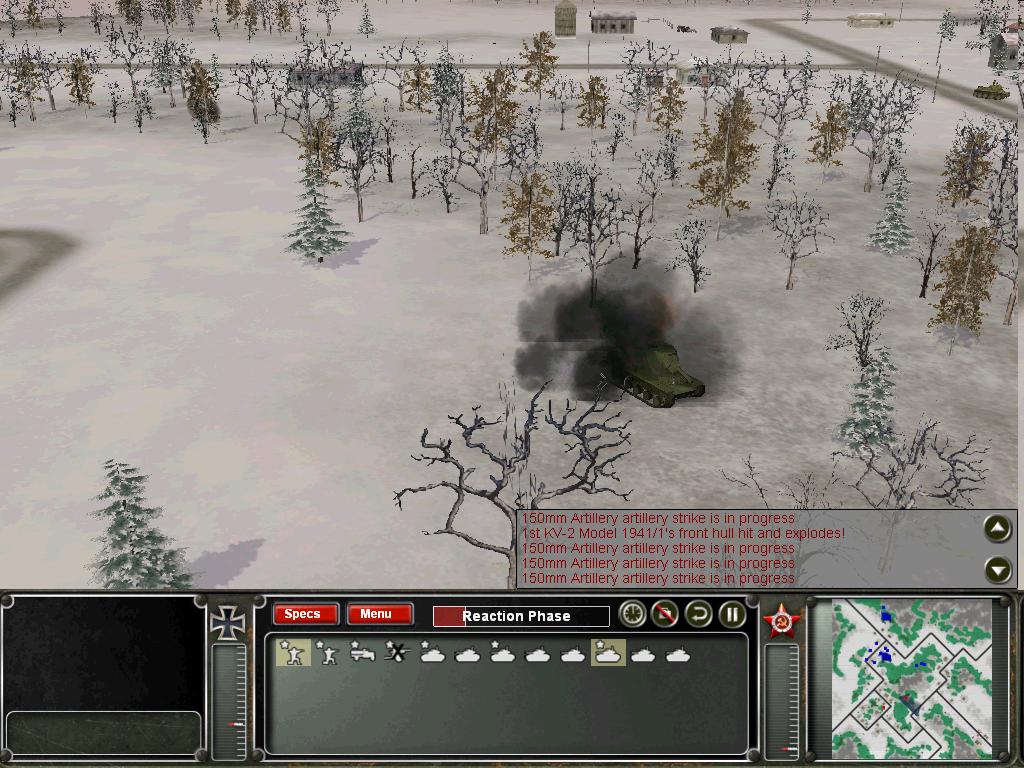Viewport: 1024px width, 768px height.
Task: Select the crossed-out destroyed unit icon
Action: (398, 654)
